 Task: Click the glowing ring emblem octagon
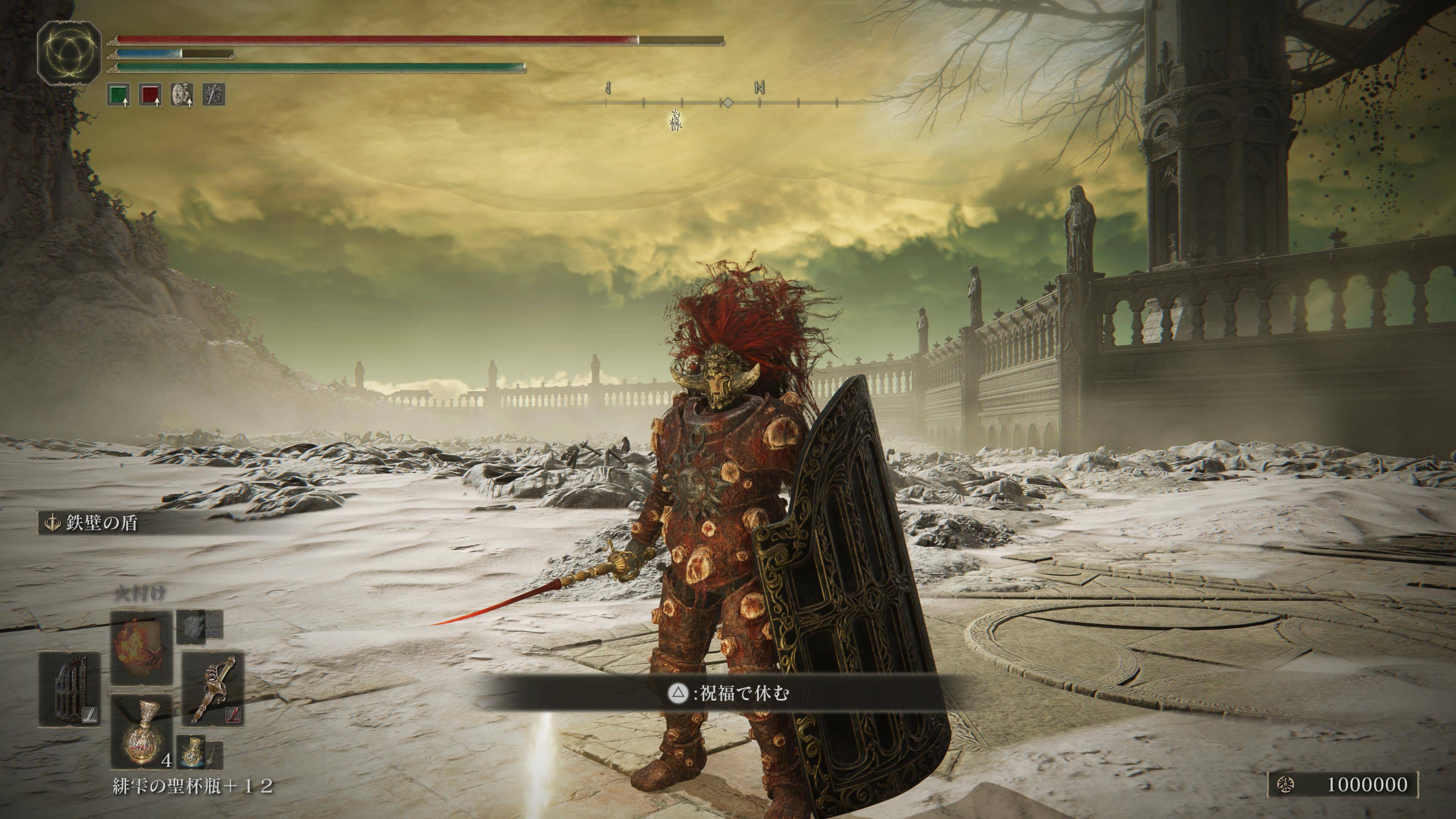(x=69, y=50)
